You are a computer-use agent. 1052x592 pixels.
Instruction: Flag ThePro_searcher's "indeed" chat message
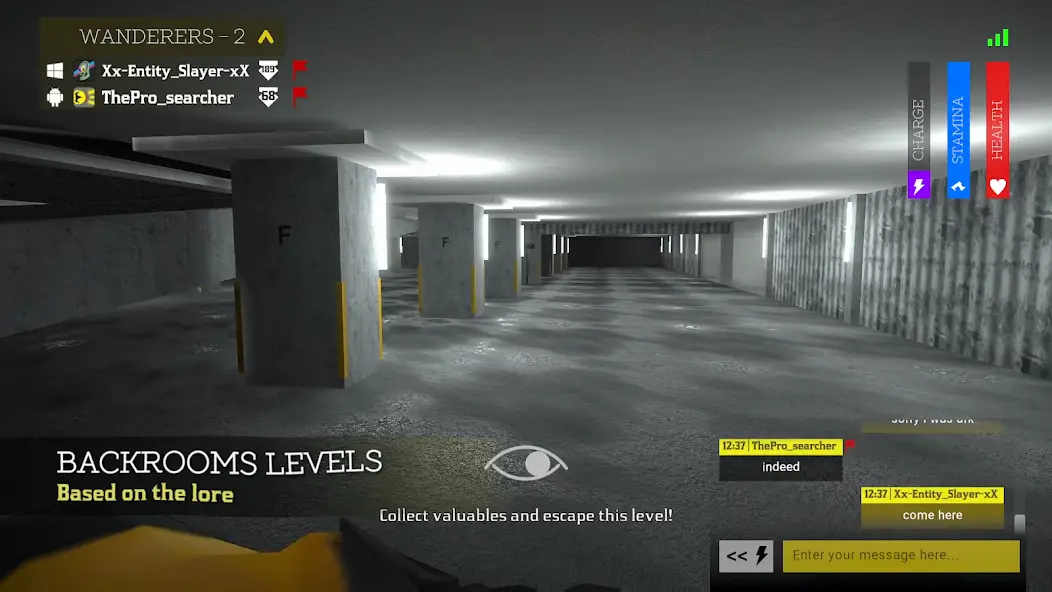850,445
